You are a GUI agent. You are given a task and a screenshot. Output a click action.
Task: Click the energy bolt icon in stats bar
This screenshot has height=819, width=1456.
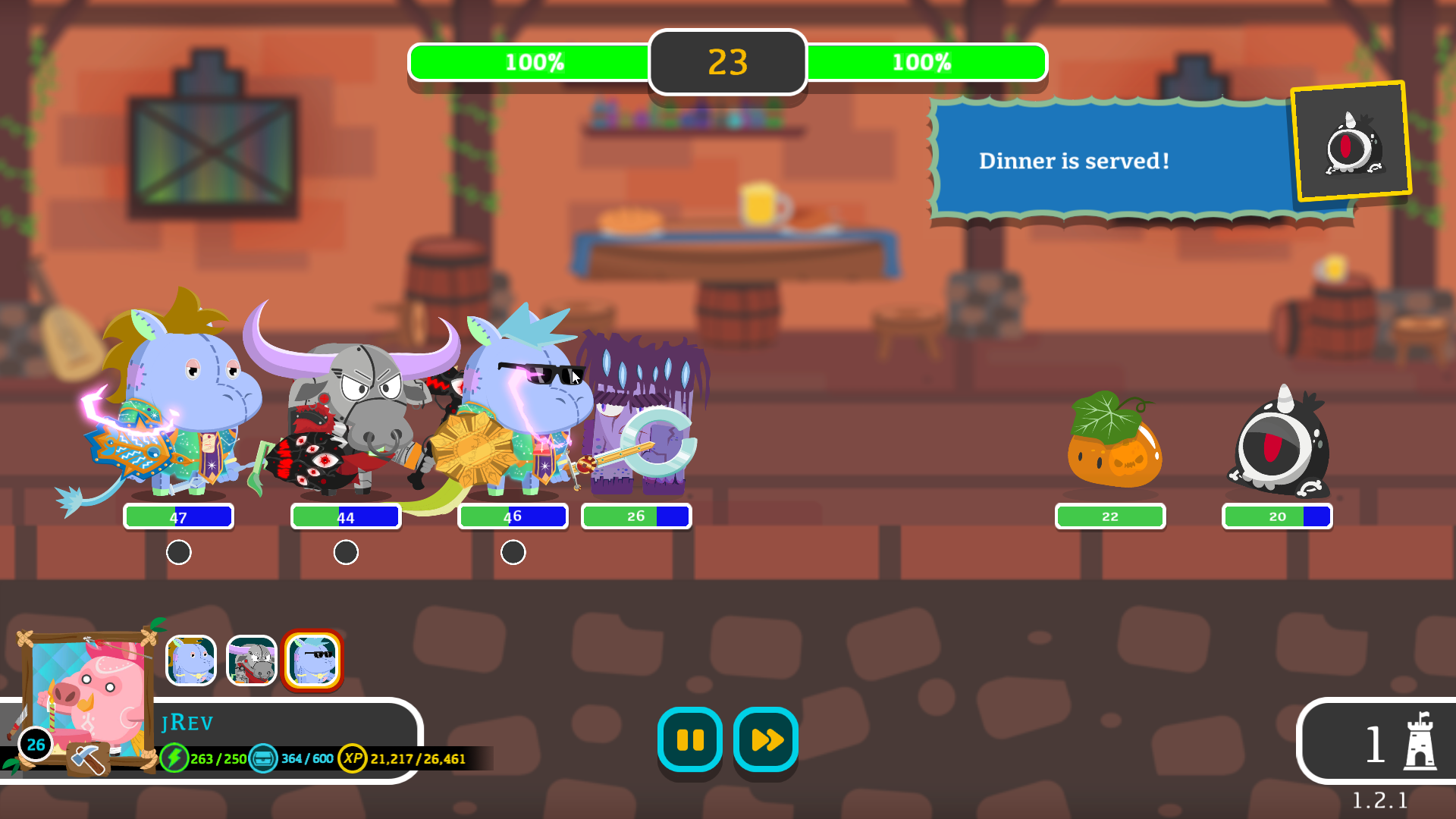(x=176, y=757)
